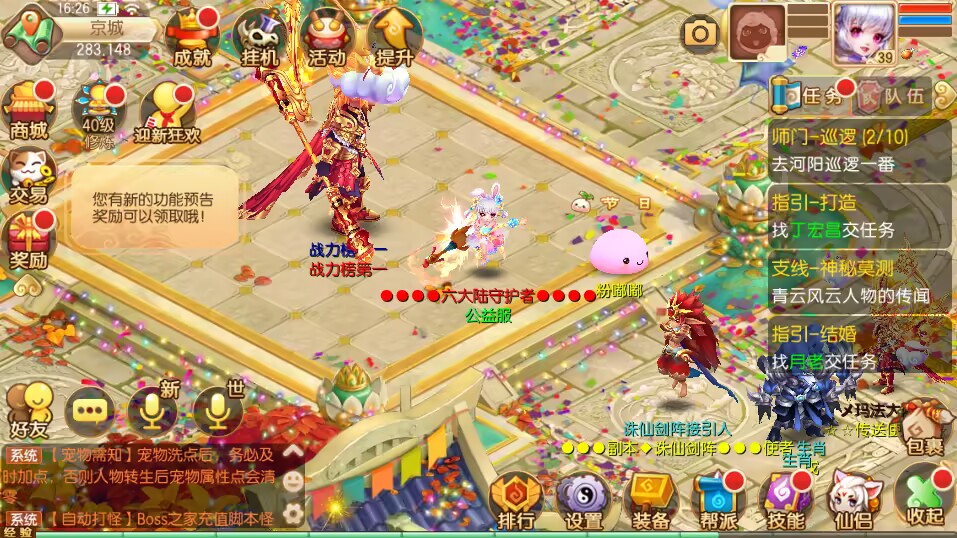
Task: Open the 帮派 guild menu
Action: click(719, 502)
